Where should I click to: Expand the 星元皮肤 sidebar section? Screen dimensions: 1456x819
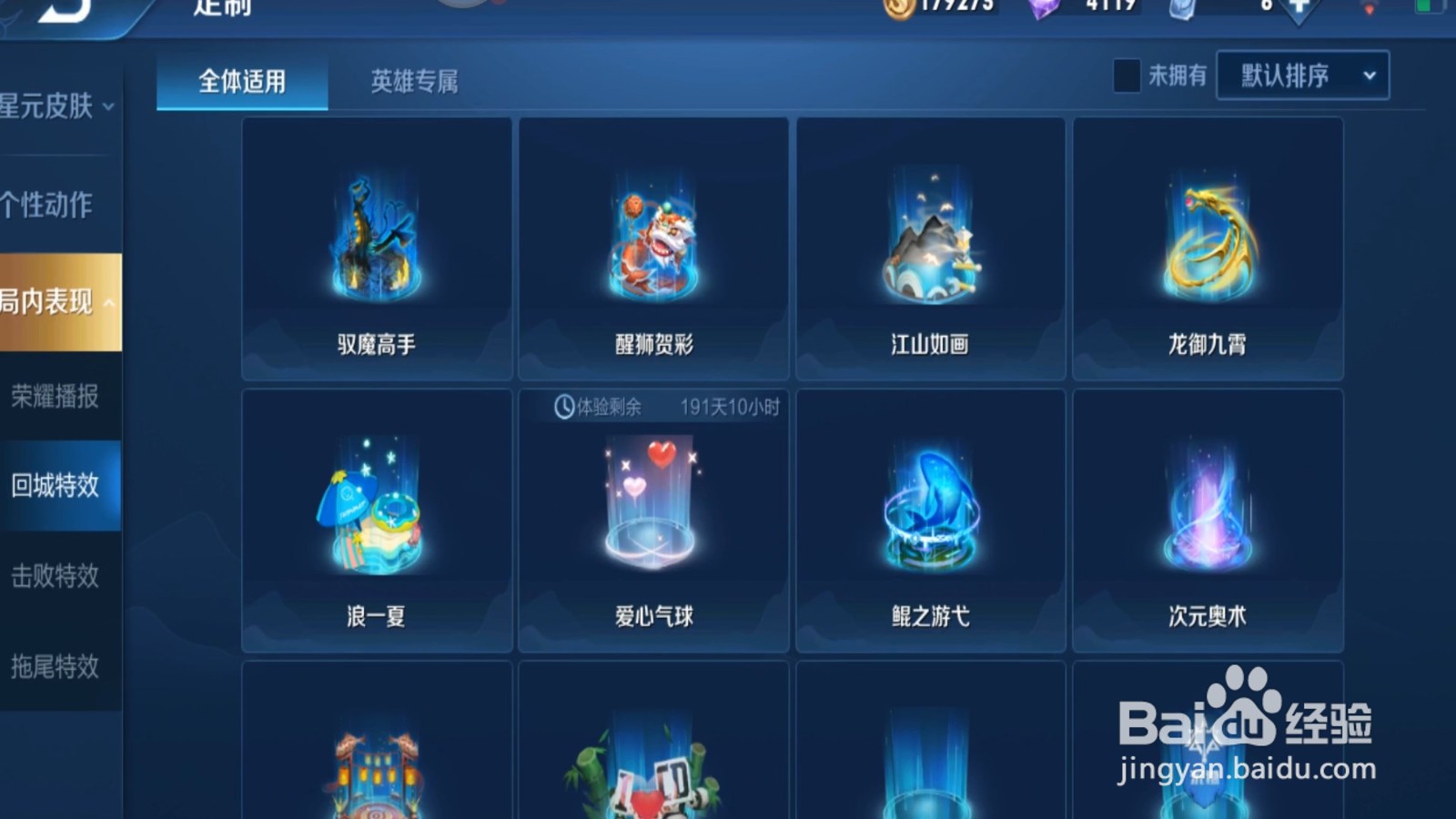56,105
